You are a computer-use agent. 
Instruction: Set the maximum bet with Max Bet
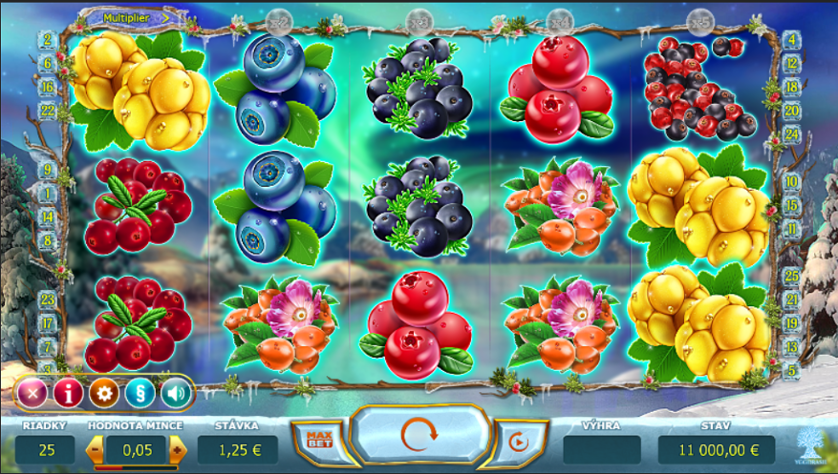click(x=319, y=440)
